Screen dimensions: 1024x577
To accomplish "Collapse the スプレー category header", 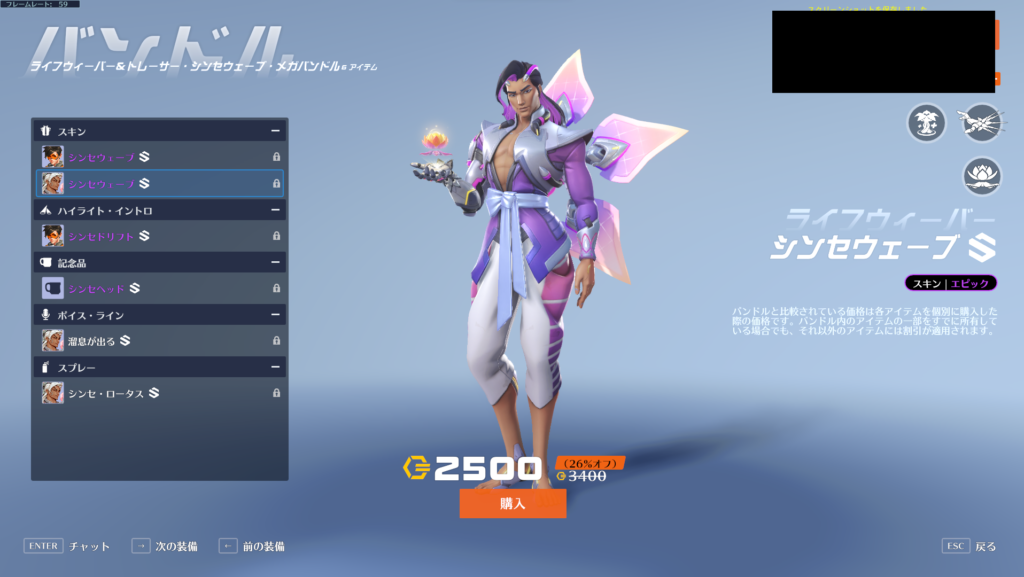I will (x=274, y=367).
